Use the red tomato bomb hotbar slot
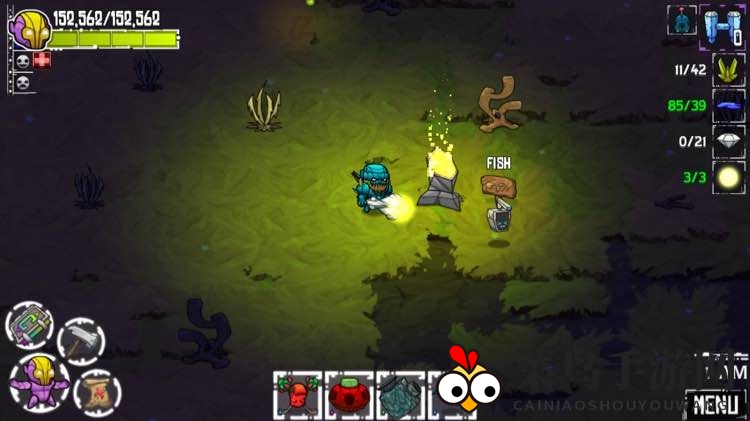The width and height of the screenshot is (750, 421). tap(349, 395)
